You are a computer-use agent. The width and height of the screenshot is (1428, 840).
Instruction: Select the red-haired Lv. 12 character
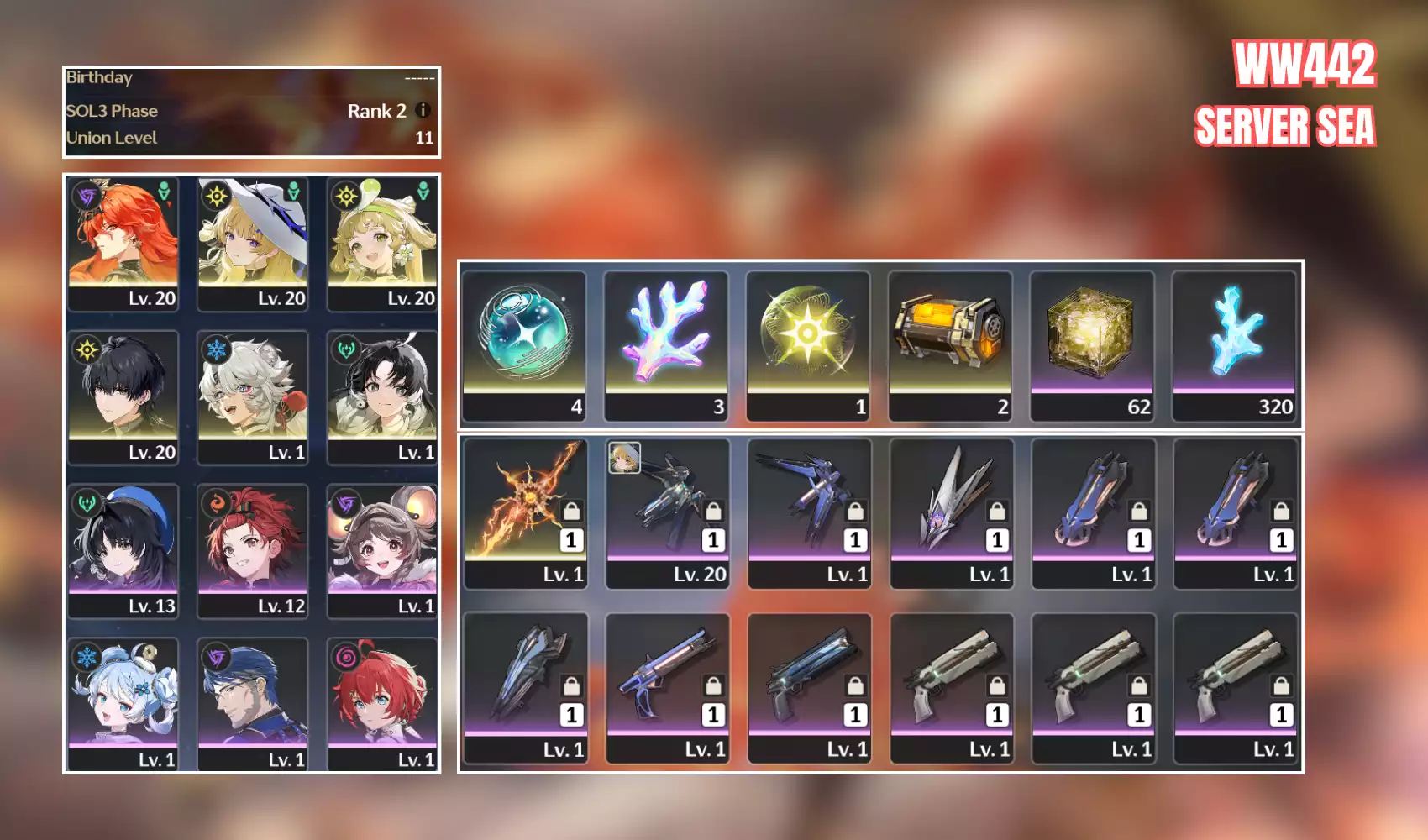click(252, 549)
